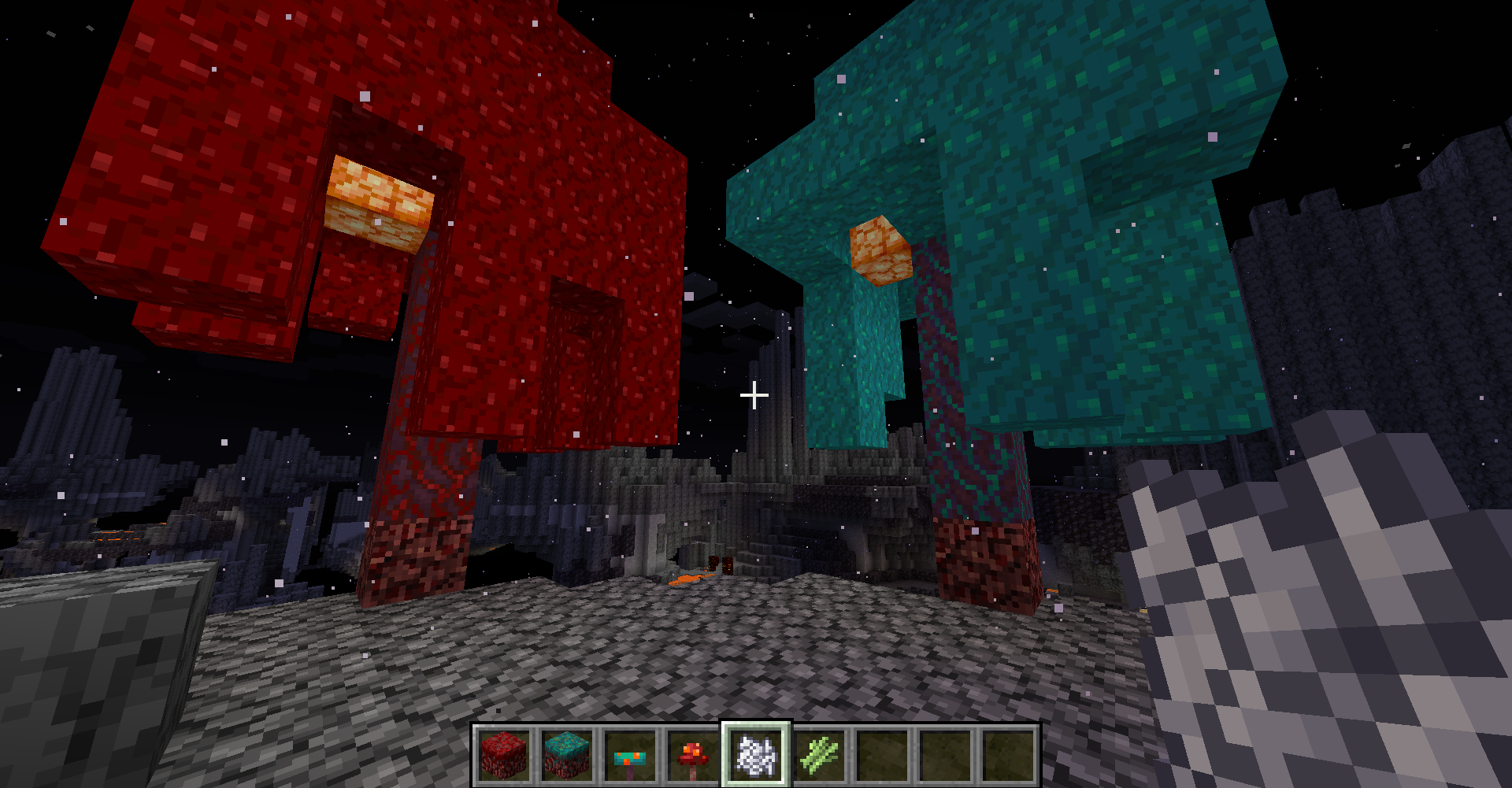Viewport: 1512px width, 788px height.
Task: Choose the warped fungus in the hotbar
Action: pyautogui.click(x=630, y=755)
